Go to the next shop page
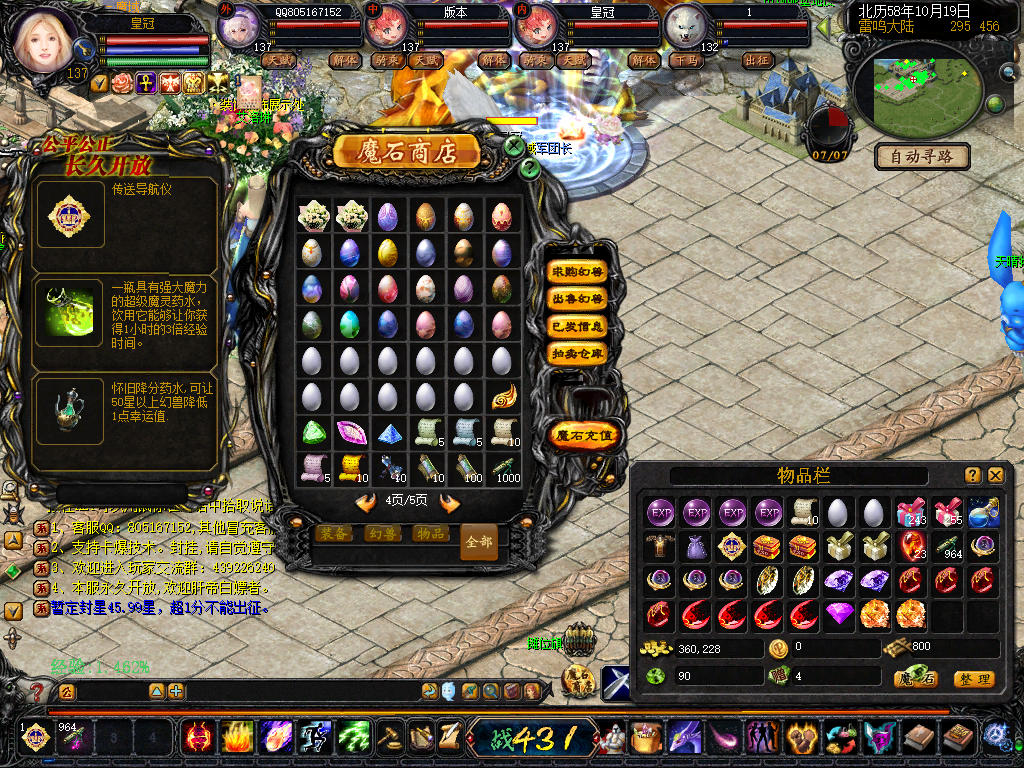 [x=449, y=502]
